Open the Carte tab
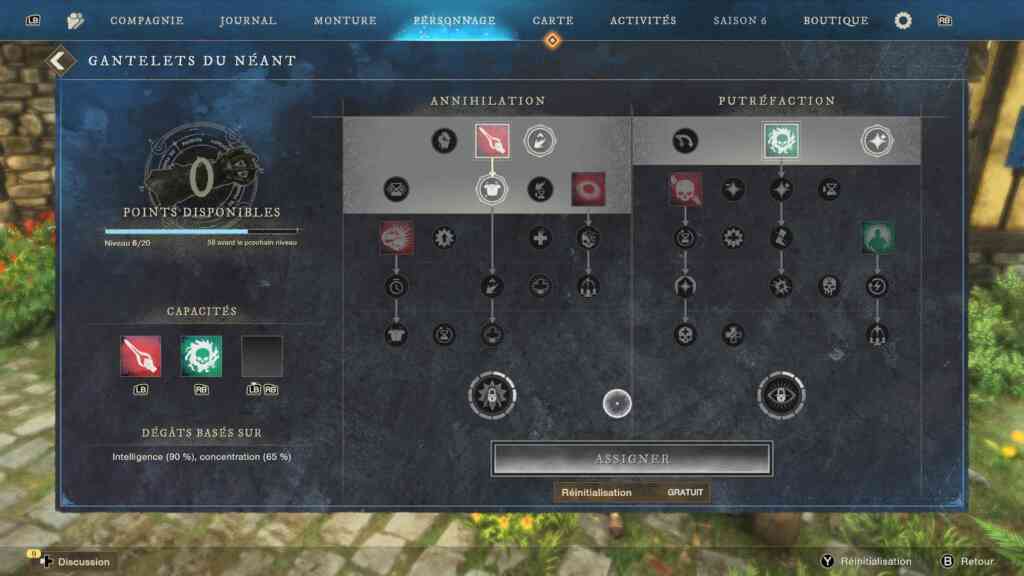Viewport: 1024px width, 576px height. [x=553, y=20]
